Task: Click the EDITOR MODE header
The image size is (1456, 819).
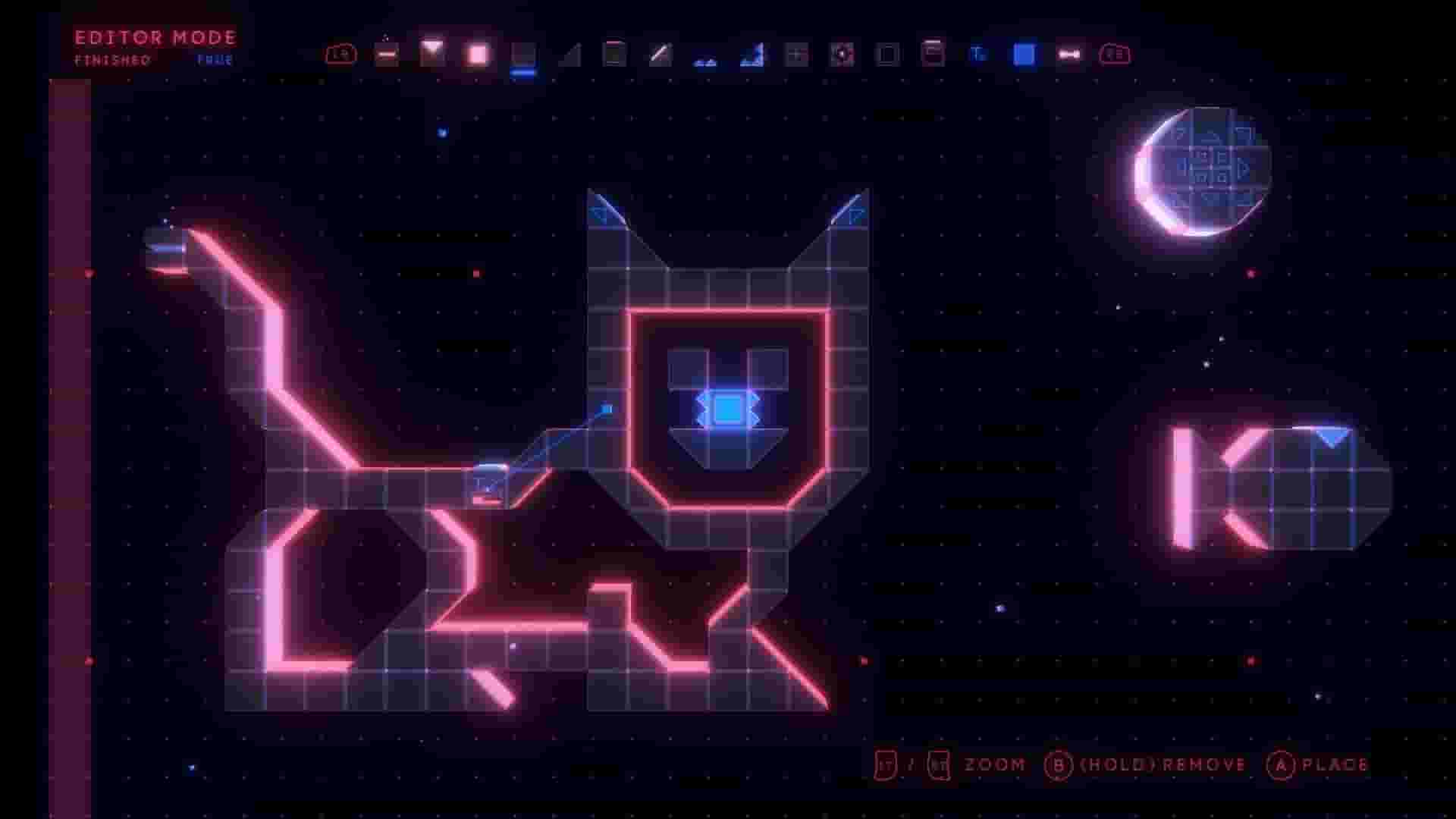Action: 154,38
